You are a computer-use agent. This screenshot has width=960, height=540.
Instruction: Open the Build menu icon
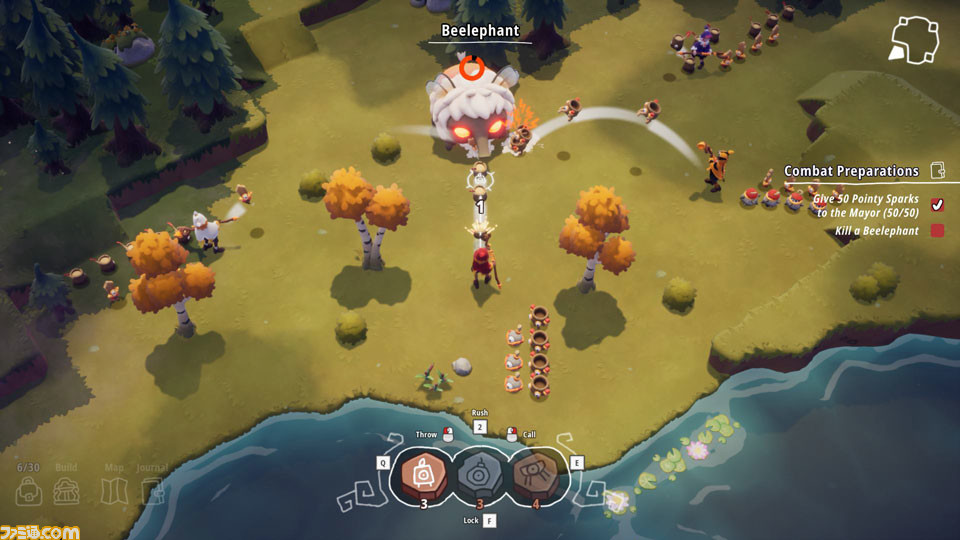coord(67,491)
